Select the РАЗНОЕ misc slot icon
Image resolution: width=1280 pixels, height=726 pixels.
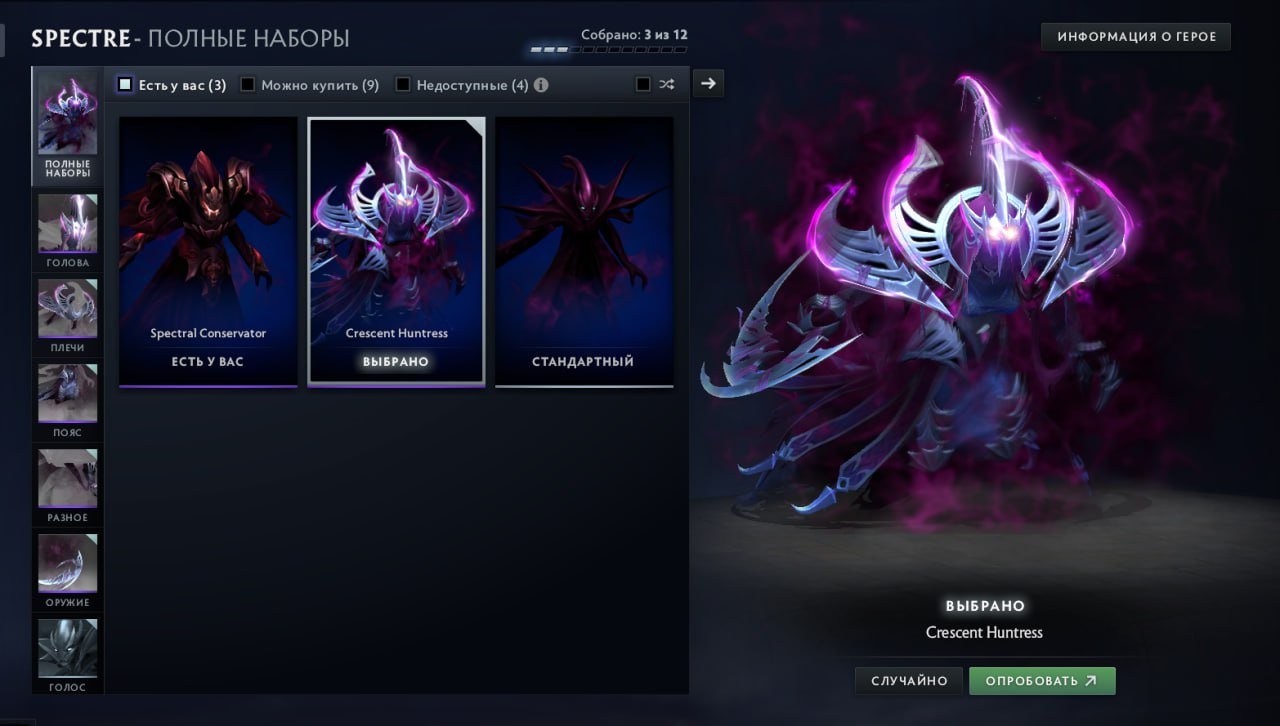point(66,480)
